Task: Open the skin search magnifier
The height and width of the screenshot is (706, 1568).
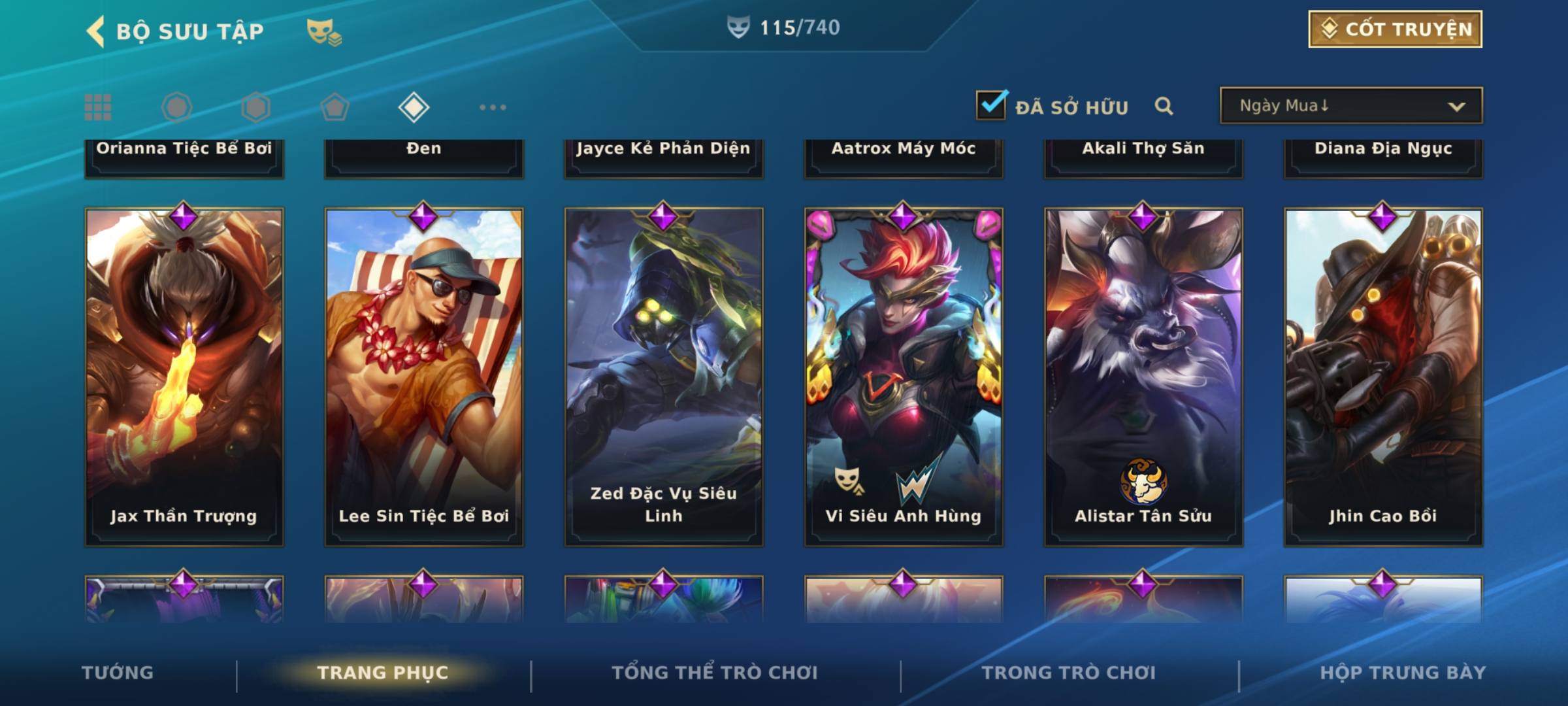Action: pos(1164,106)
